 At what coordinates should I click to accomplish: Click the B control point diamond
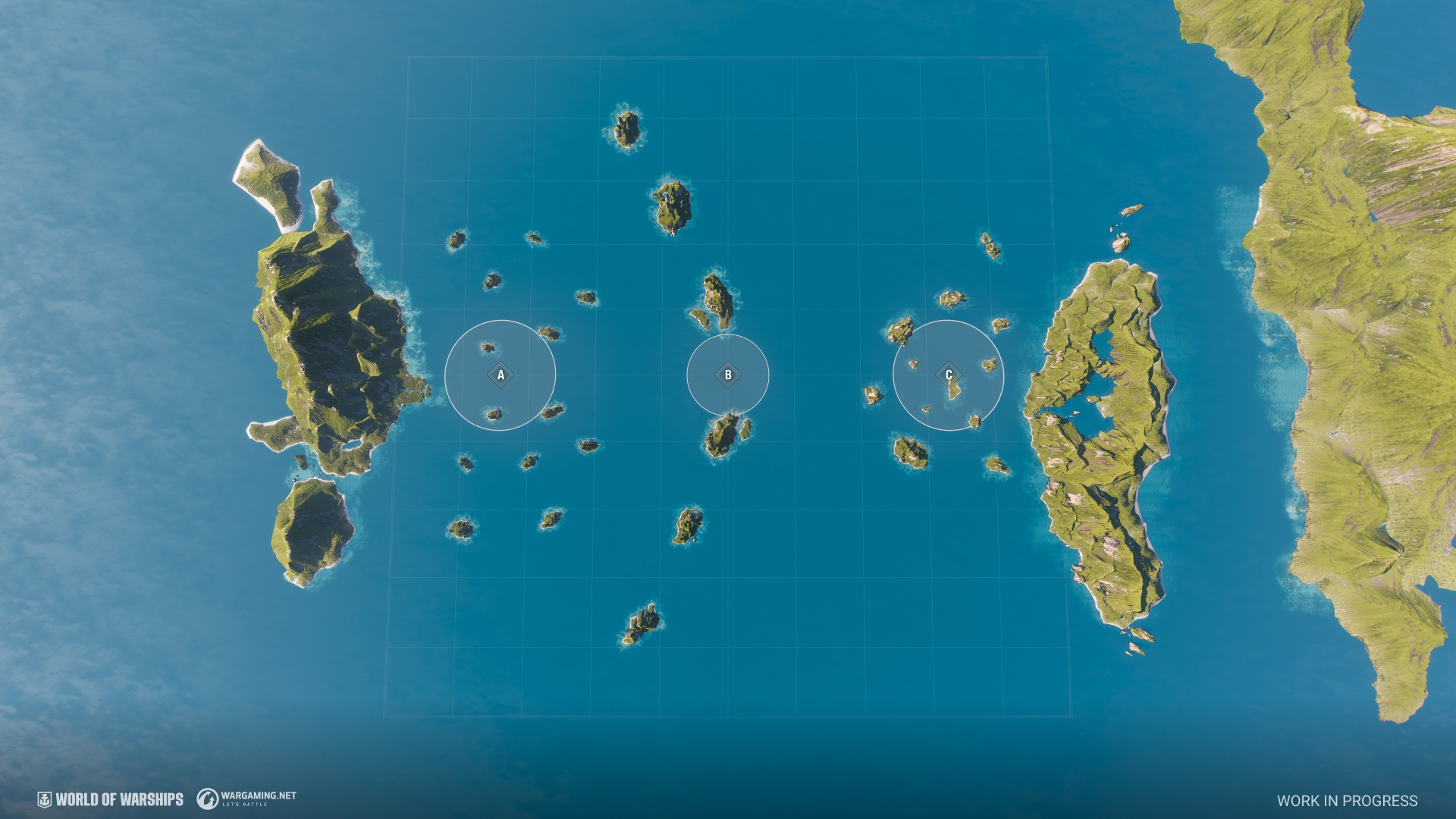(728, 375)
